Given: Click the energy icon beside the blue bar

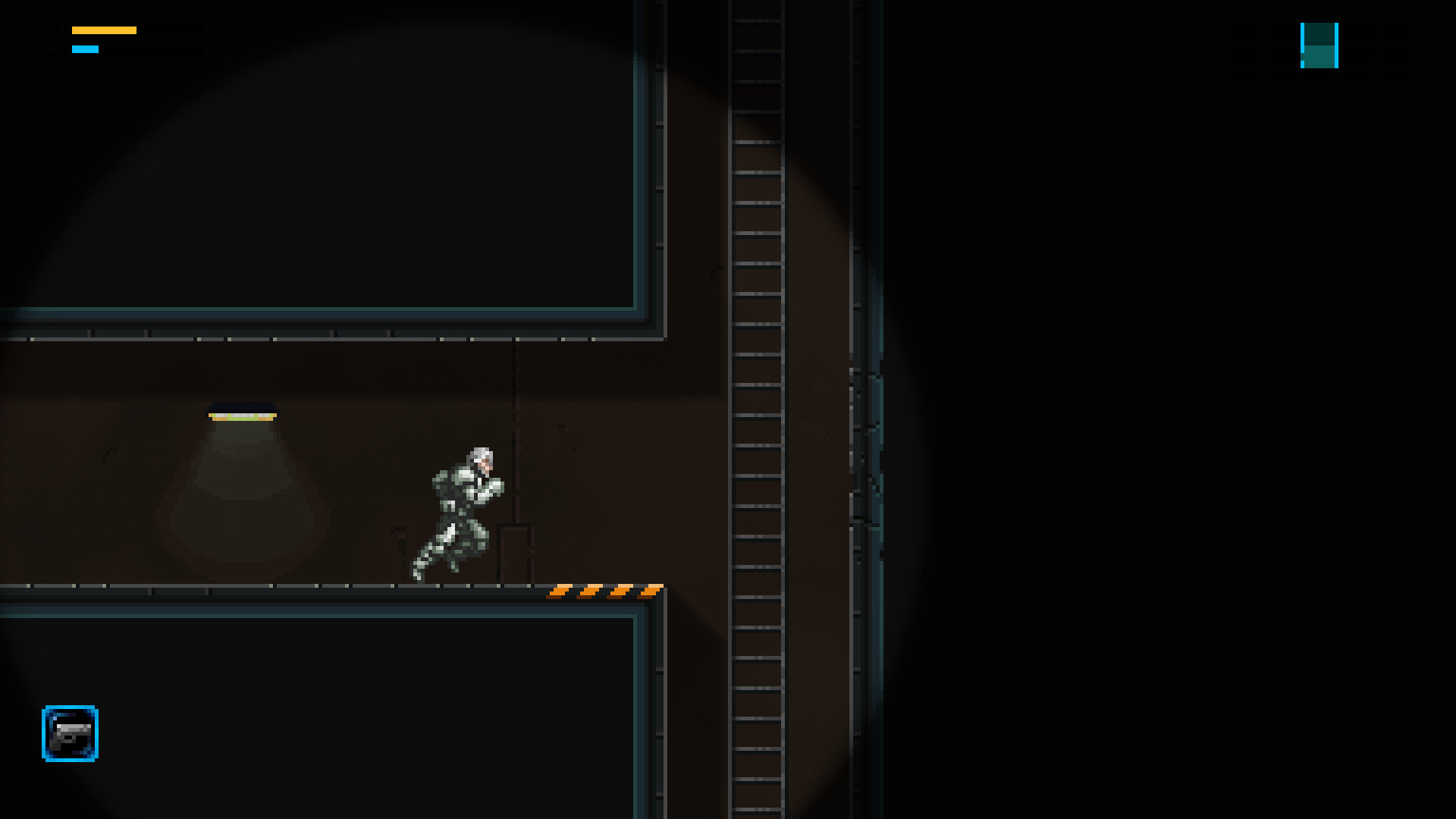Looking at the screenshot, I should pyautogui.click(x=50, y=48).
